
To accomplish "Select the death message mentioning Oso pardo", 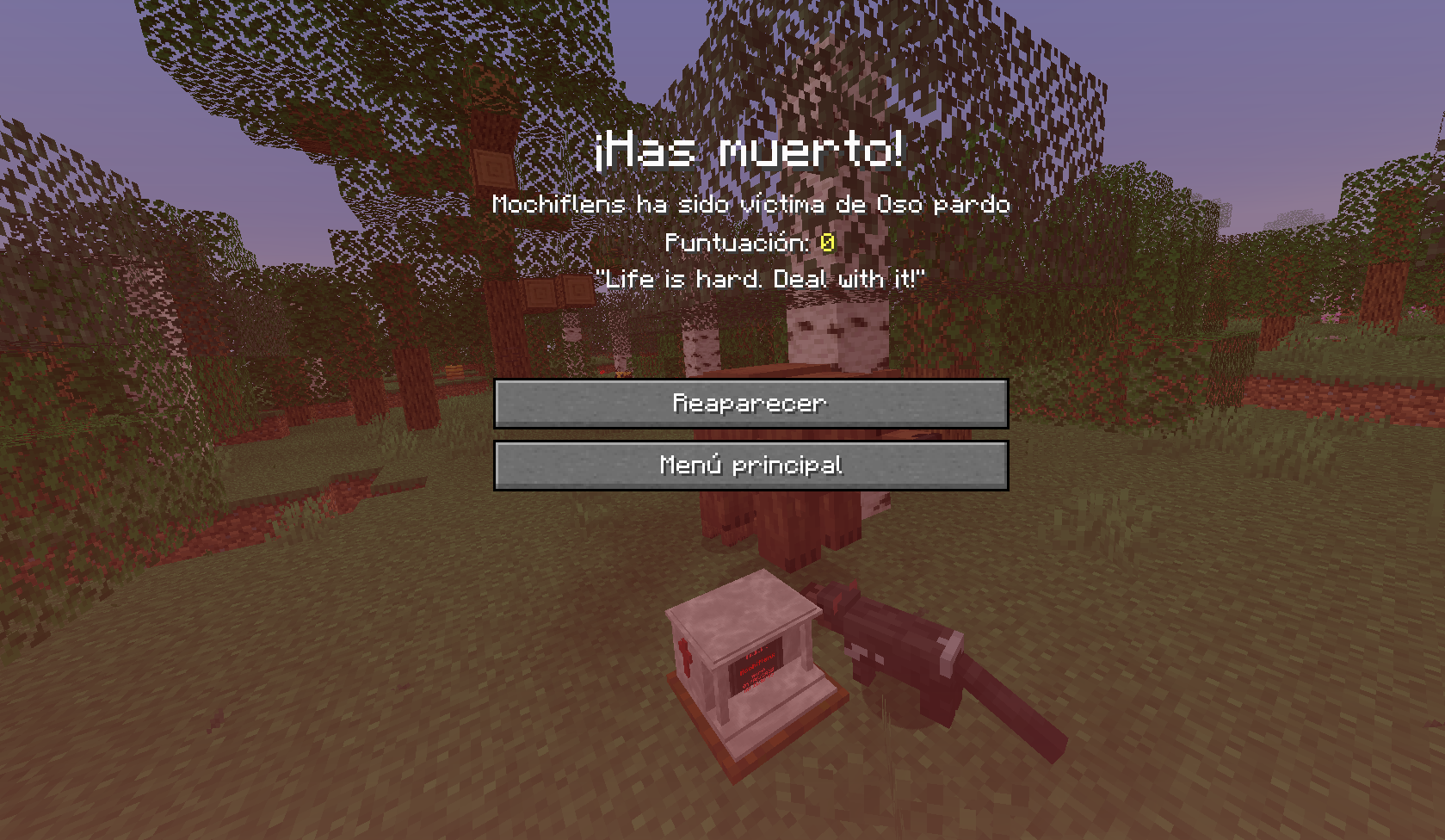I will tap(749, 205).
